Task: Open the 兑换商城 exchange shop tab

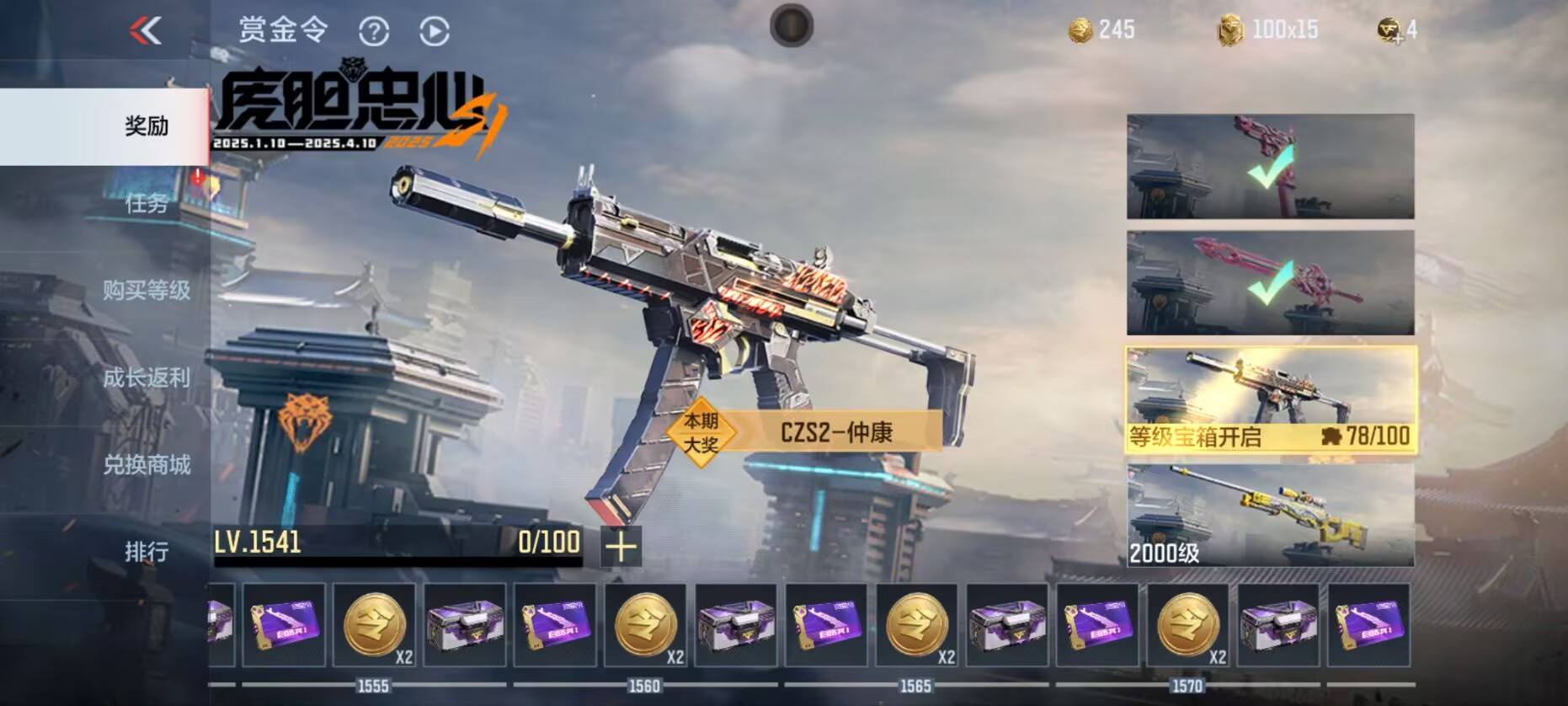Action: click(146, 465)
